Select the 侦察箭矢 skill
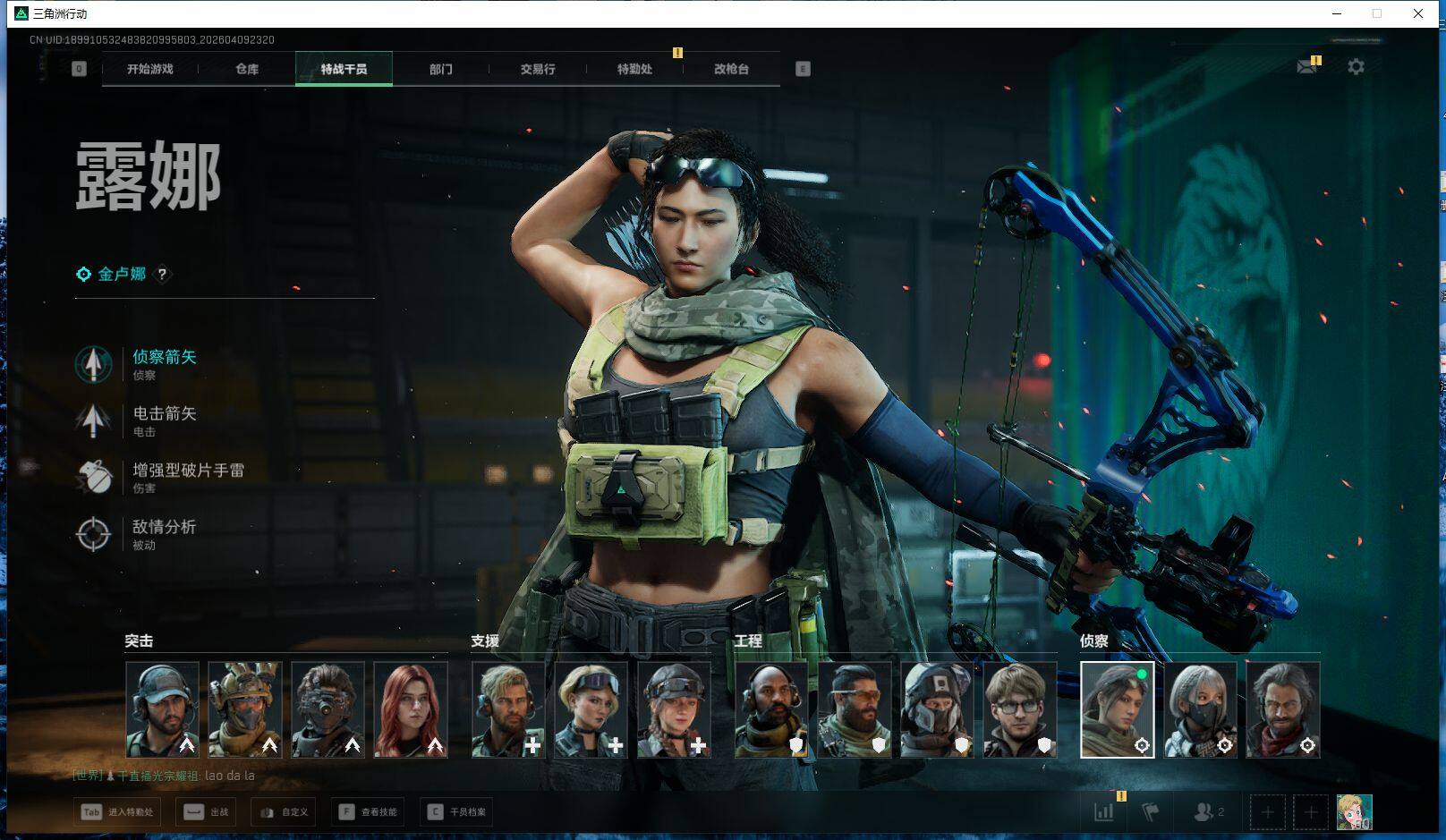The image size is (1446, 840). [x=164, y=357]
